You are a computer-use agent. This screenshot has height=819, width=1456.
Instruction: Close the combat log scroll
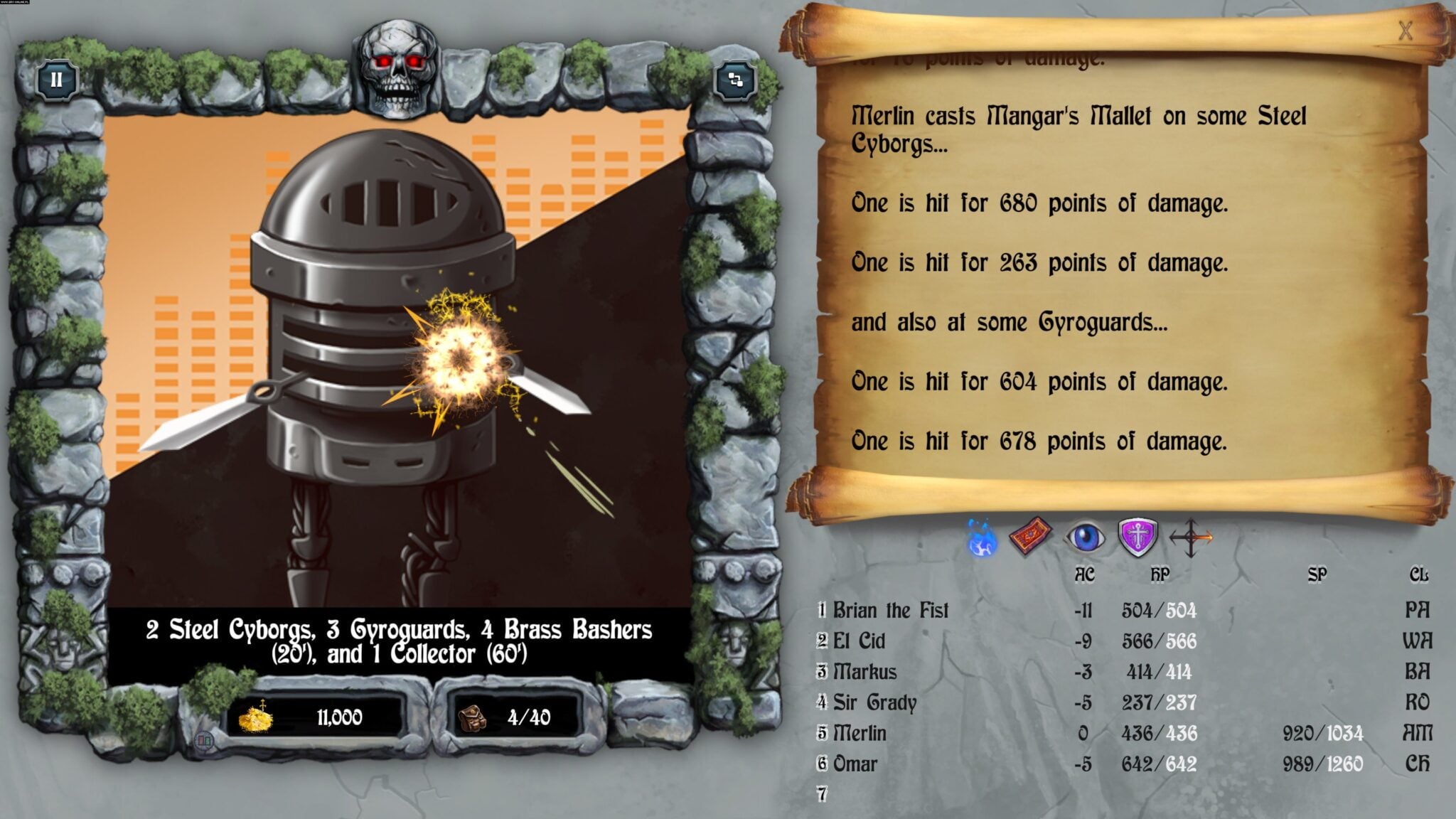(x=1405, y=31)
